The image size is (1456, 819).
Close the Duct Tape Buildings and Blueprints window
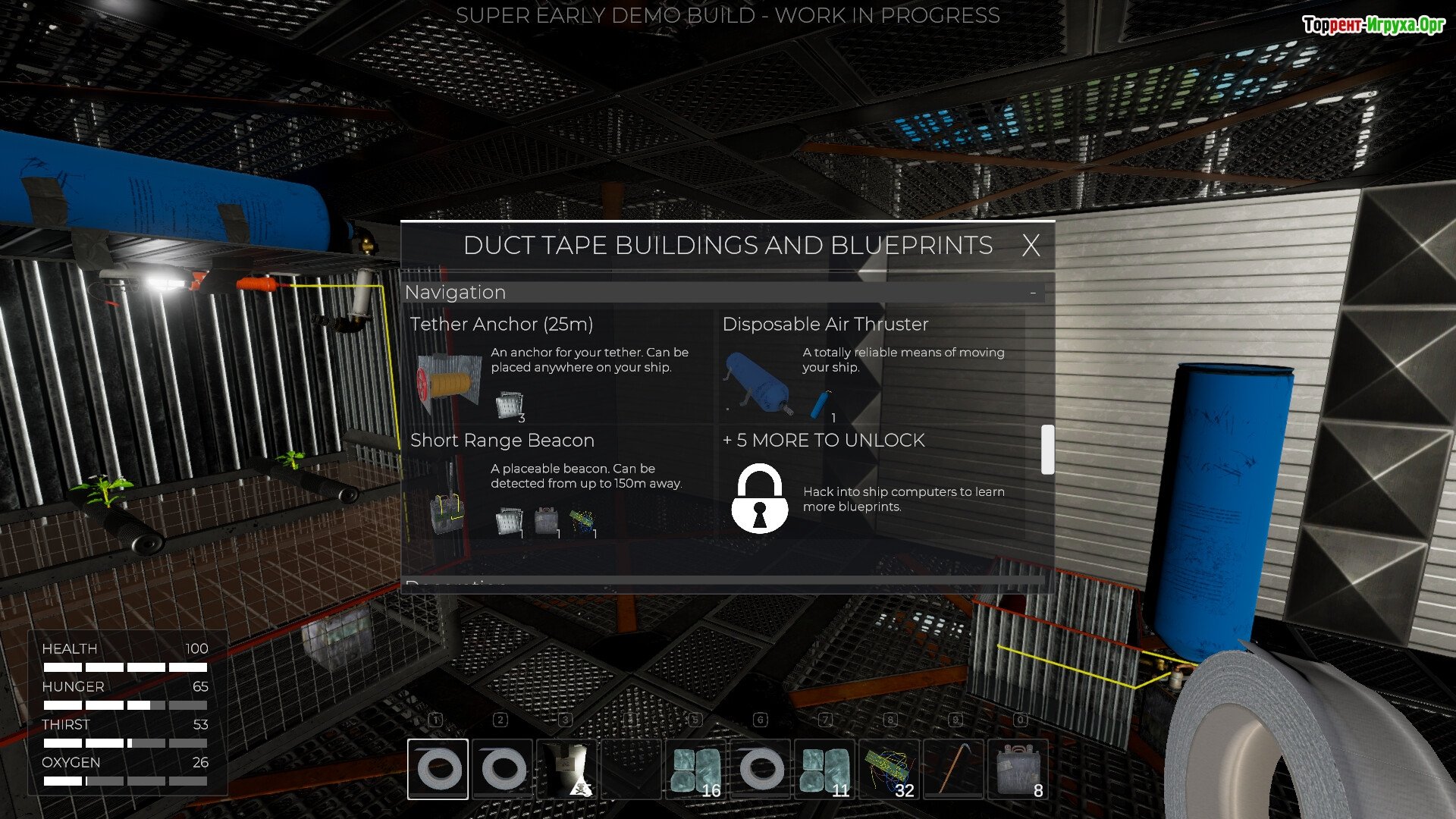coord(1031,246)
